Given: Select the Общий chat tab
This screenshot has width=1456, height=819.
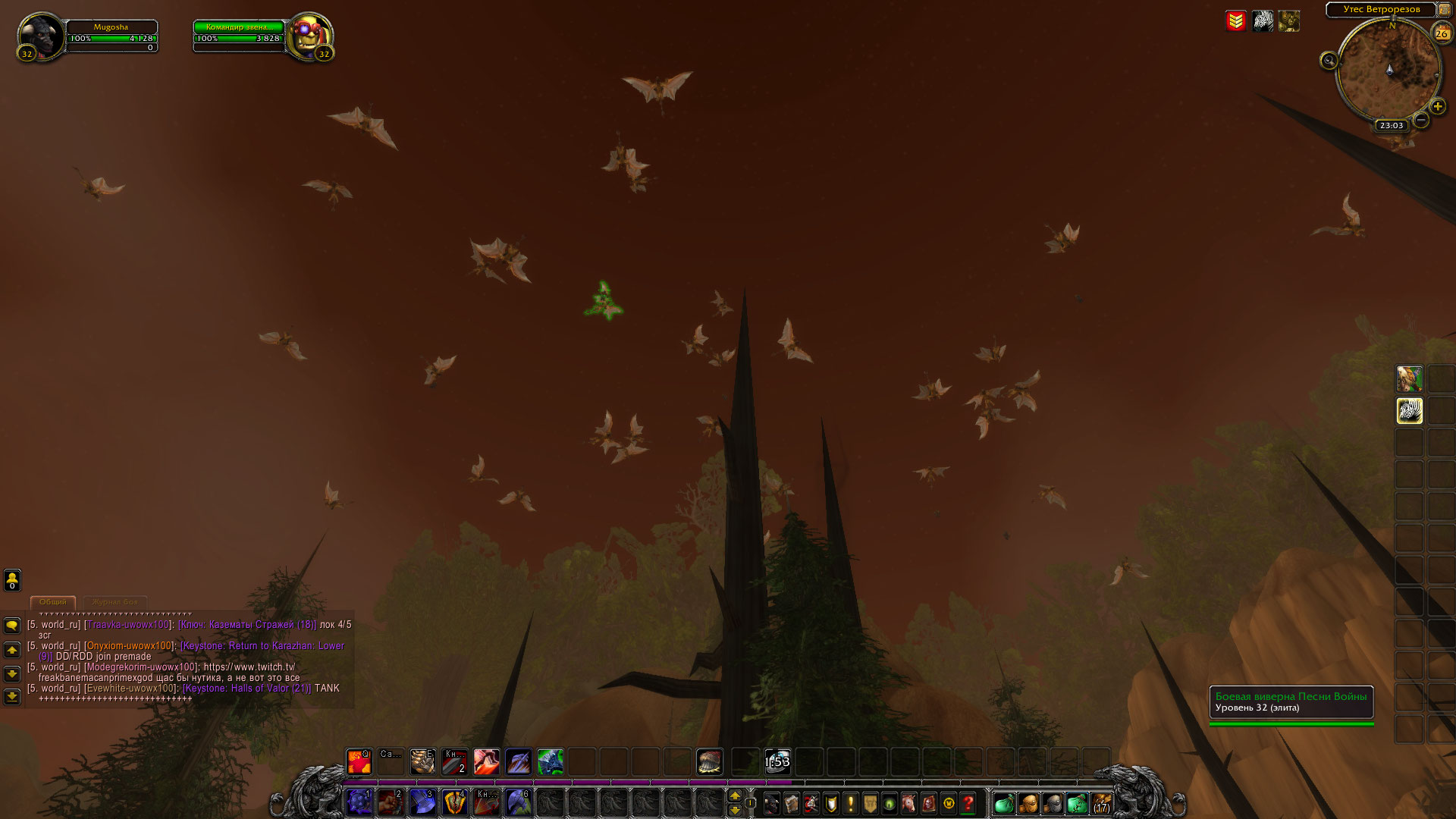Looking at the screenshot, I should pyautogui.click(x=53, y=602).
